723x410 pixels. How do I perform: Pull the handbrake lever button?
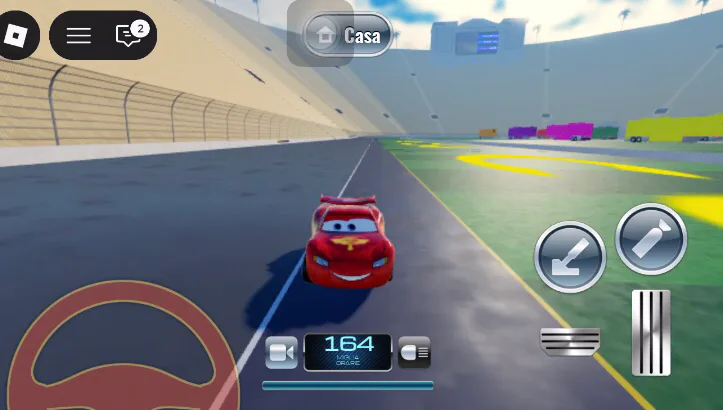point(570,257)
